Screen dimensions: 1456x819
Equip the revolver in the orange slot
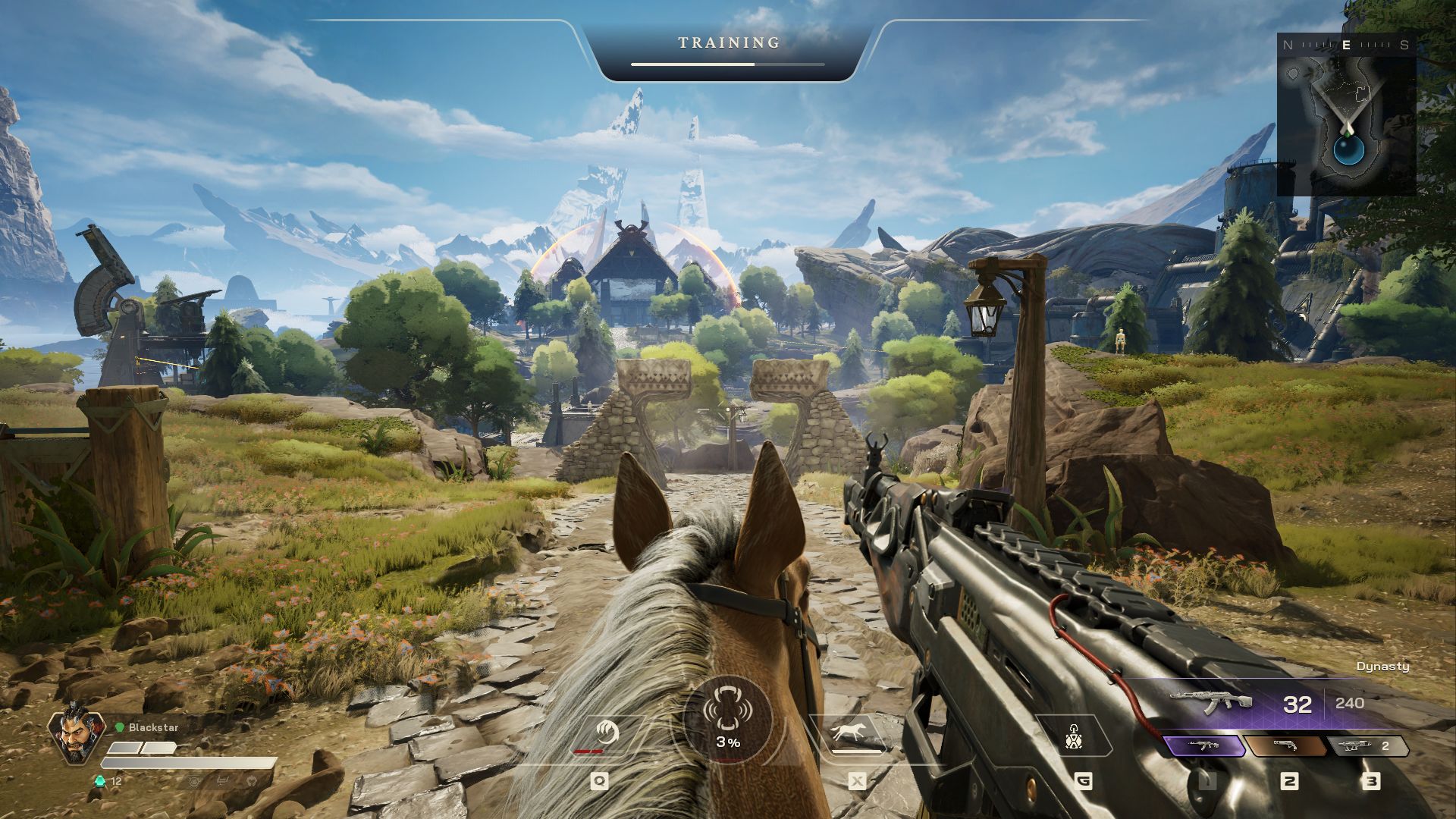coord(1286,746)
